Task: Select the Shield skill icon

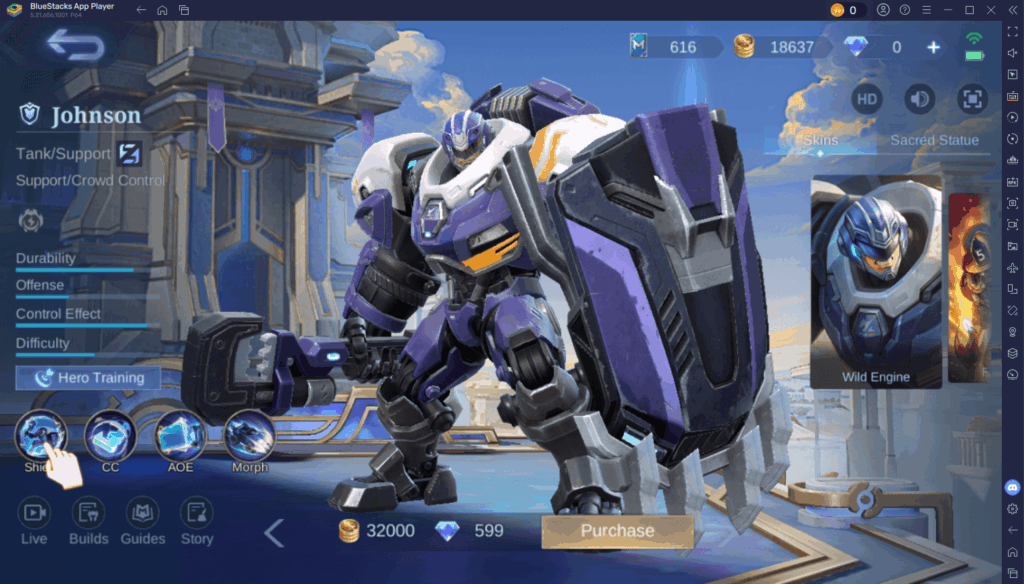Action: pos(41,436)
